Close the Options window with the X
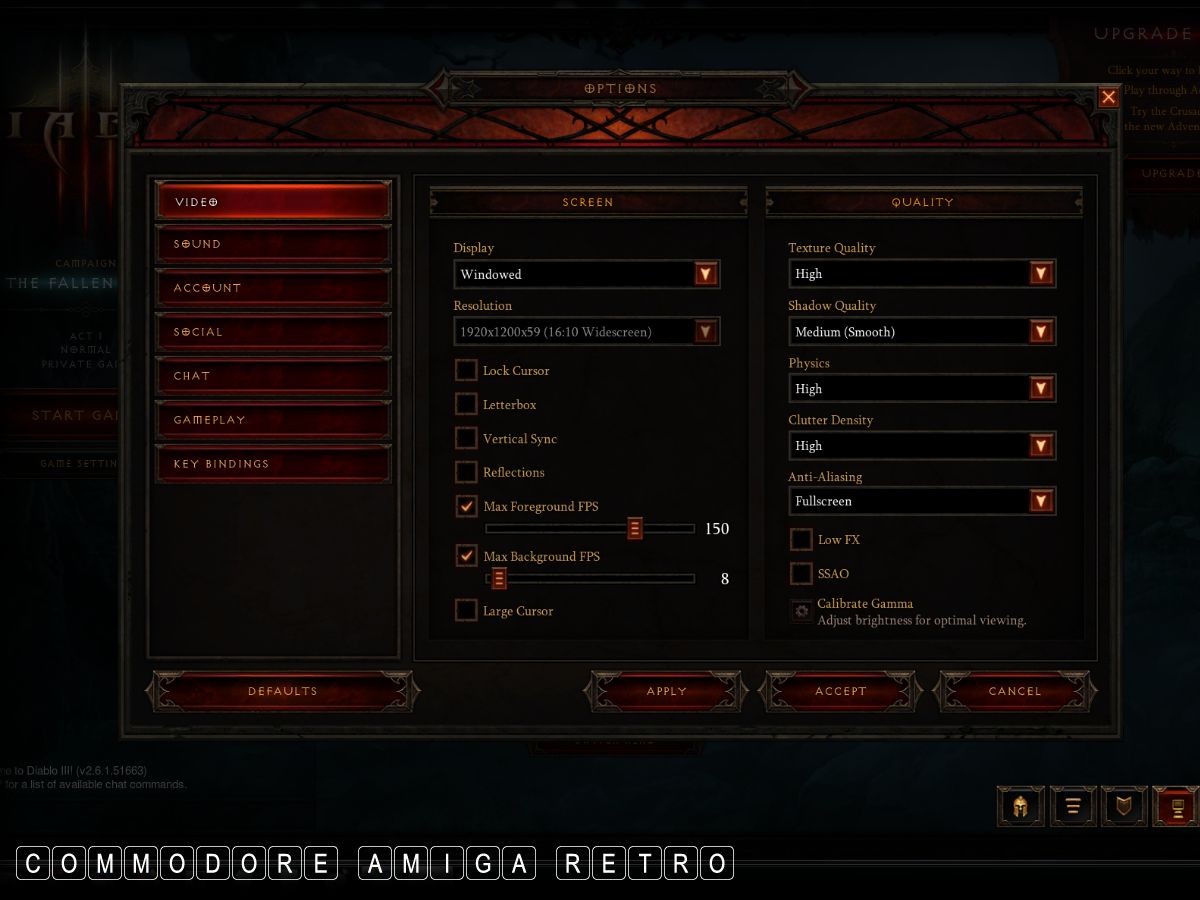Image resolution: width=1200 pixels, height=900 pixels. coord(1108,97)
